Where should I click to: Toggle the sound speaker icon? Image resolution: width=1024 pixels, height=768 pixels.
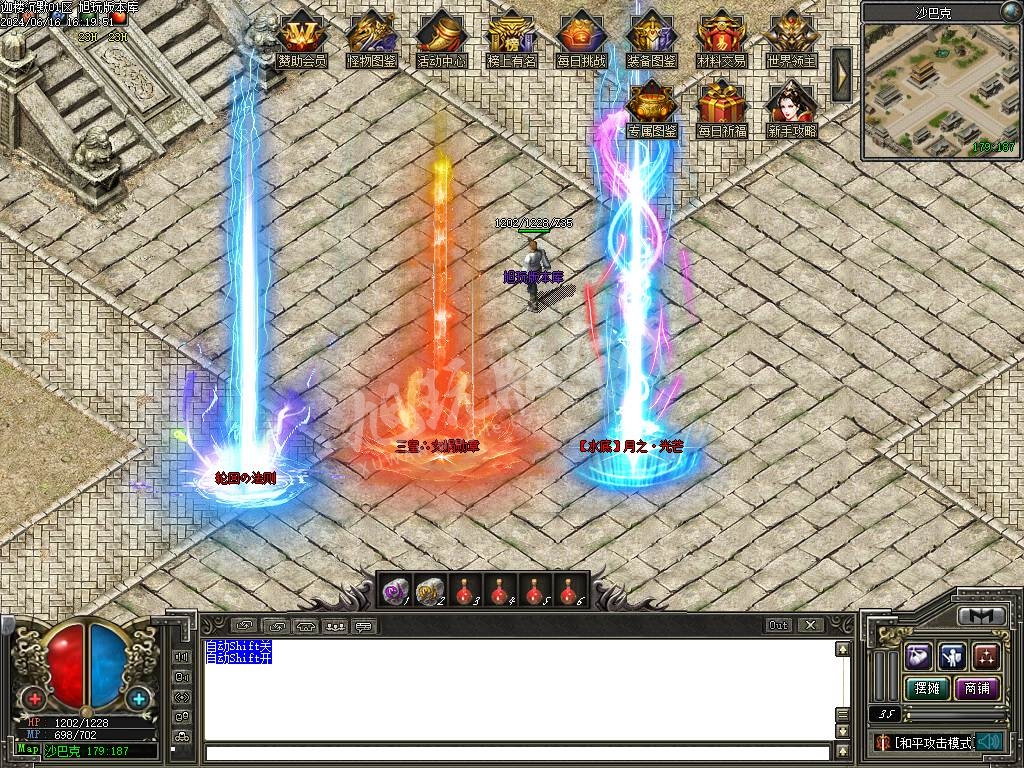tap(991, 741)
